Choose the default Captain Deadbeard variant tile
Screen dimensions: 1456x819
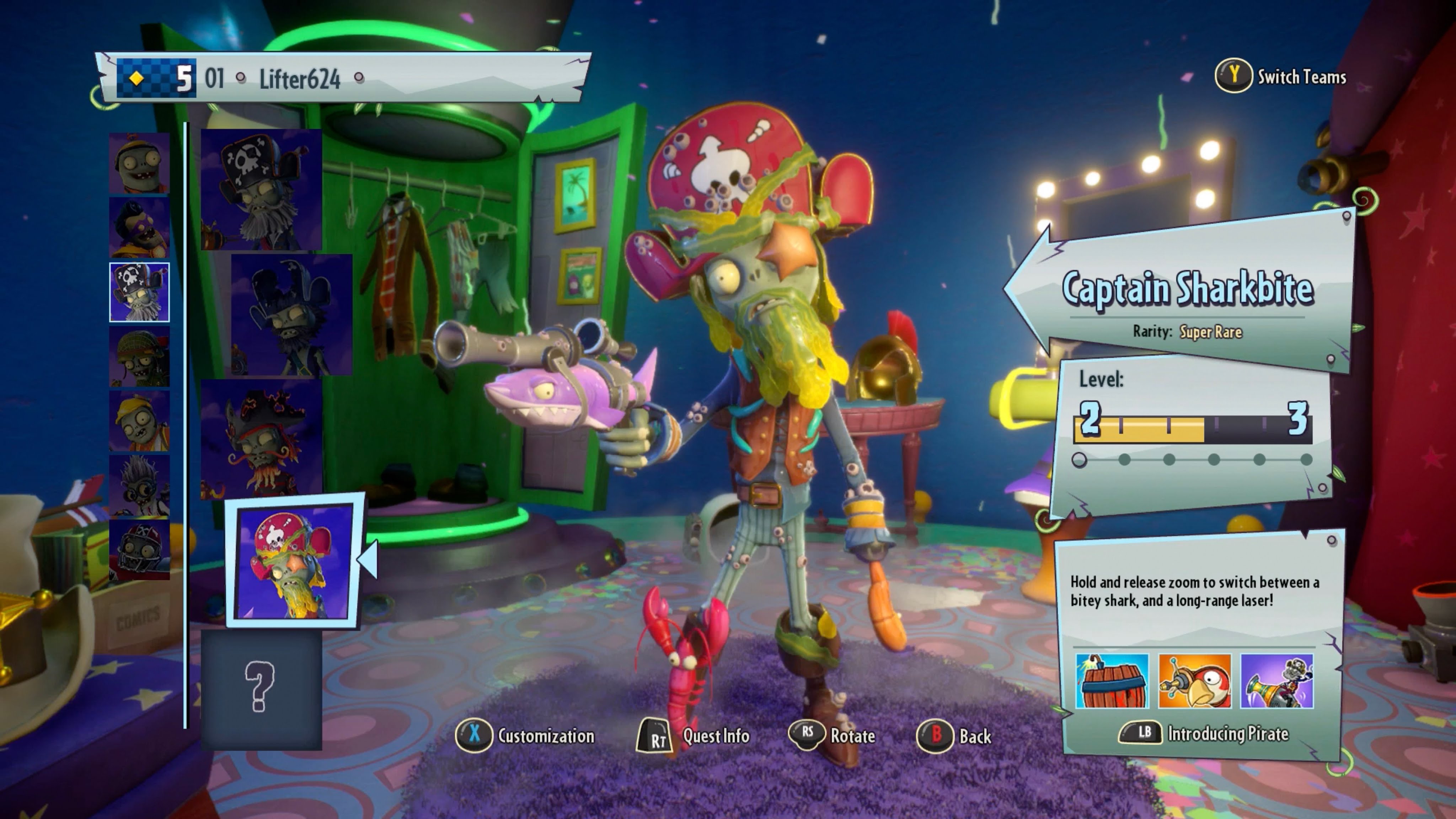[x=261, y=189]
